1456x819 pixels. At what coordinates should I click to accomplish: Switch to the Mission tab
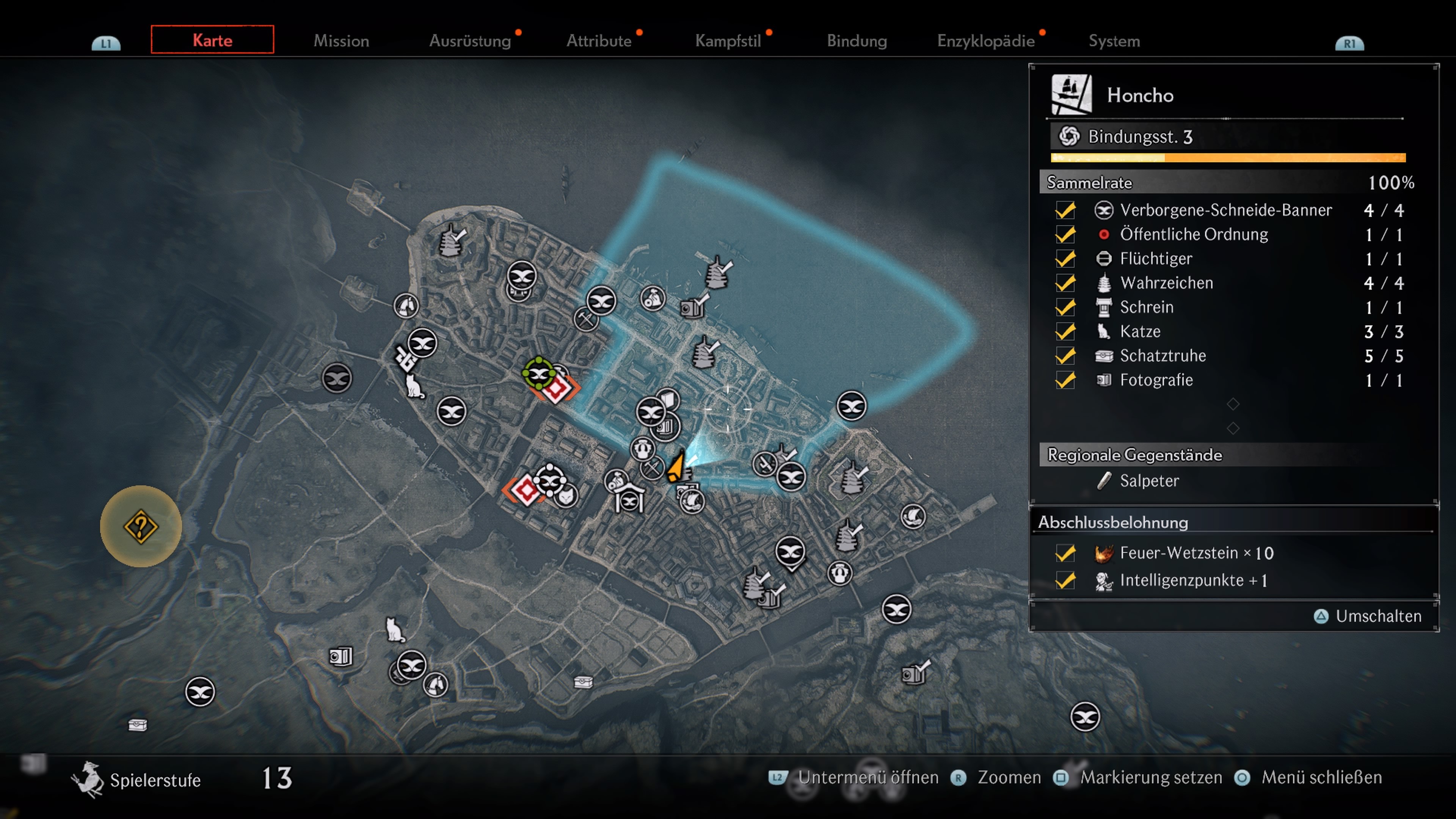(341, 41)
